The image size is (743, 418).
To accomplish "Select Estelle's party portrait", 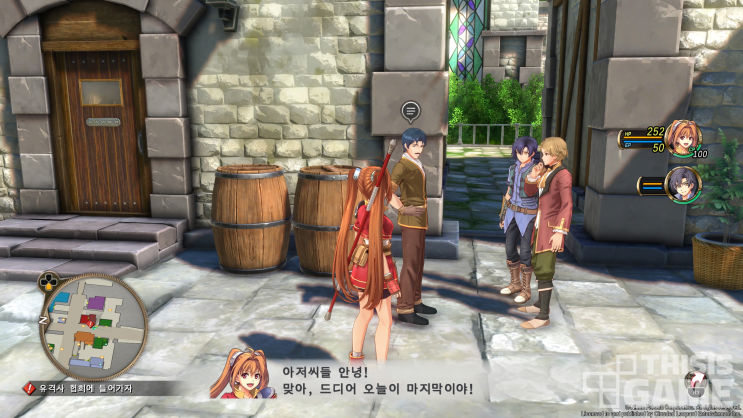I will click(x=685, y=139).
